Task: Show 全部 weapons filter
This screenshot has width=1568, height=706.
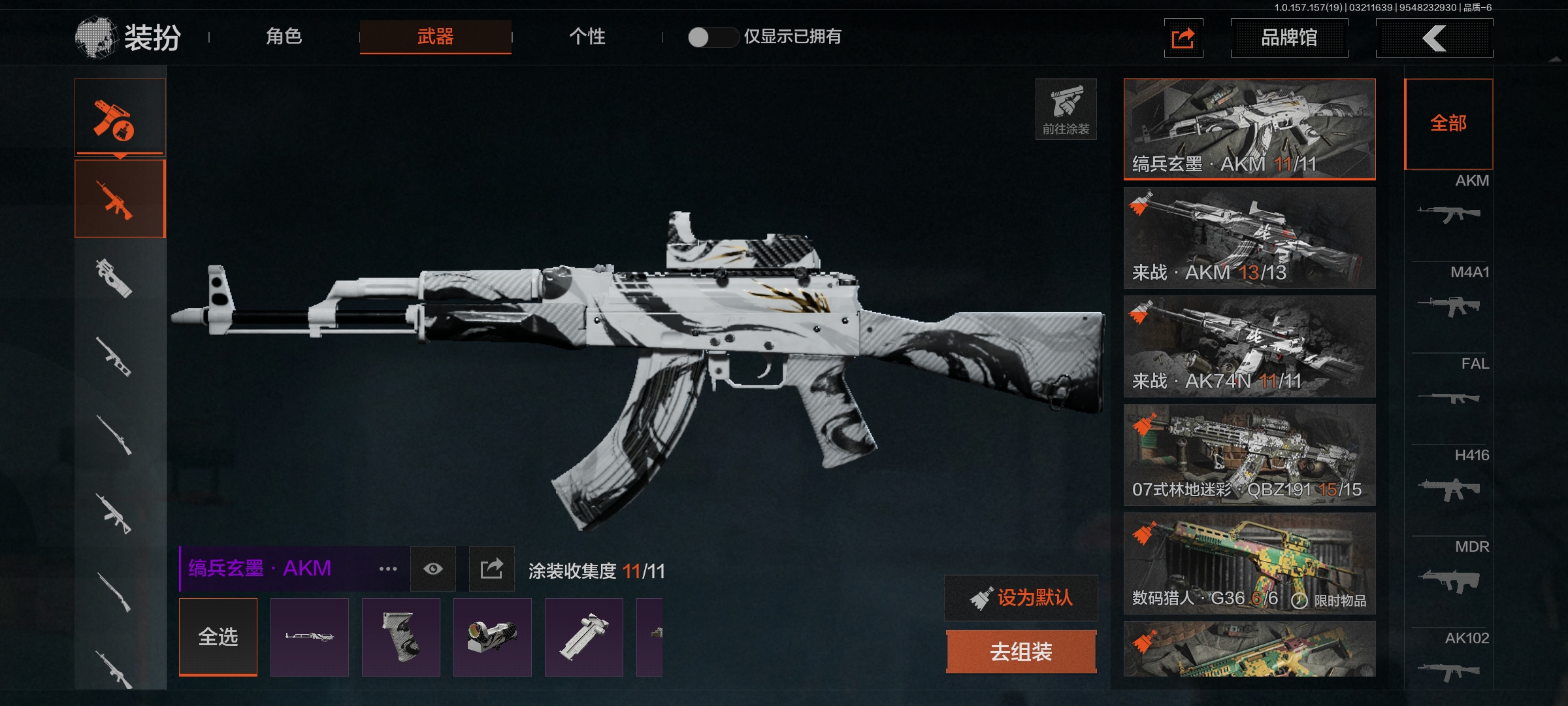Action: (x=1448, y=124)
